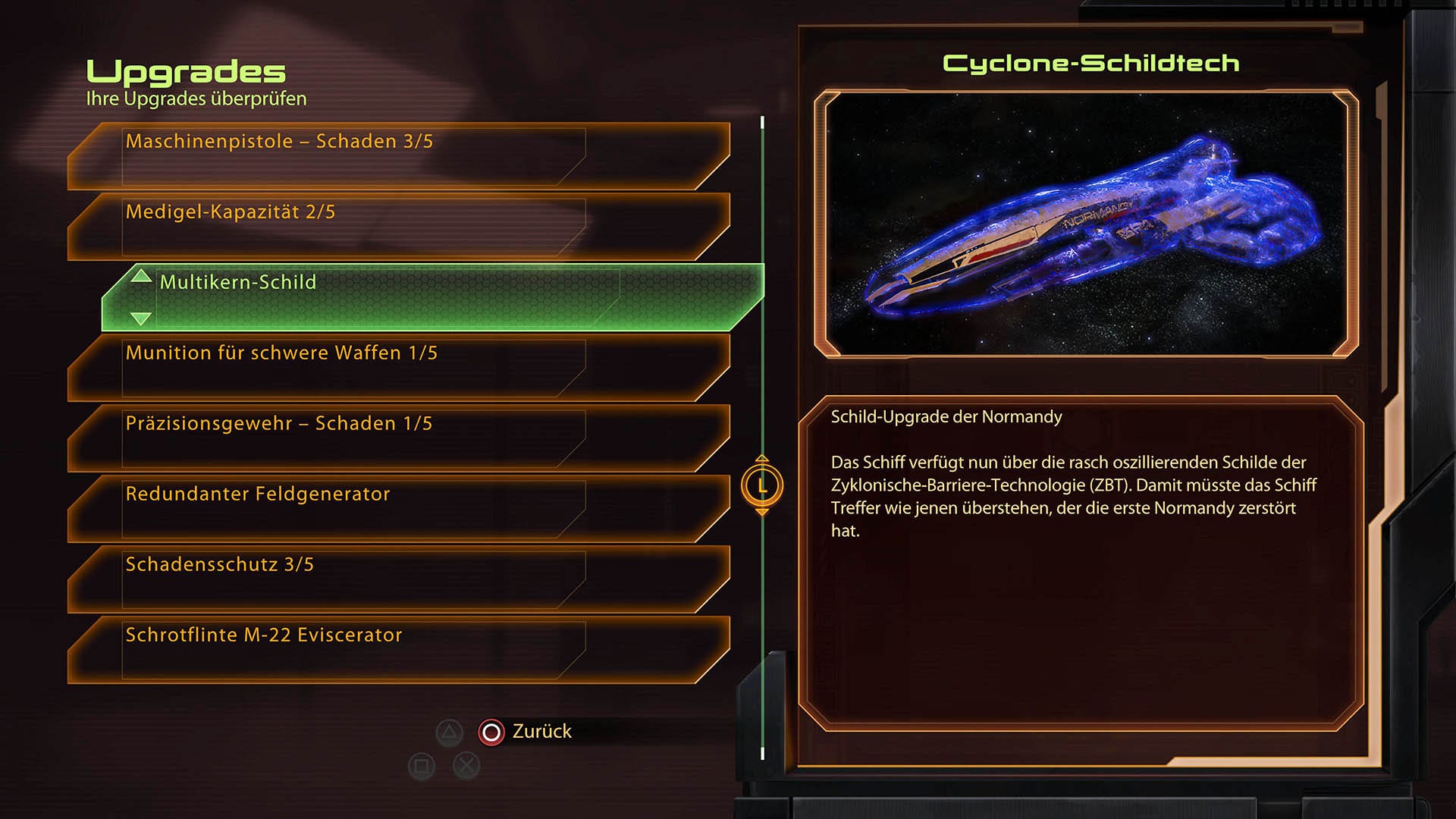
Task: Click the upgrade list scrollbar handle
Action: pyautogui.click(x=762, y=485)
